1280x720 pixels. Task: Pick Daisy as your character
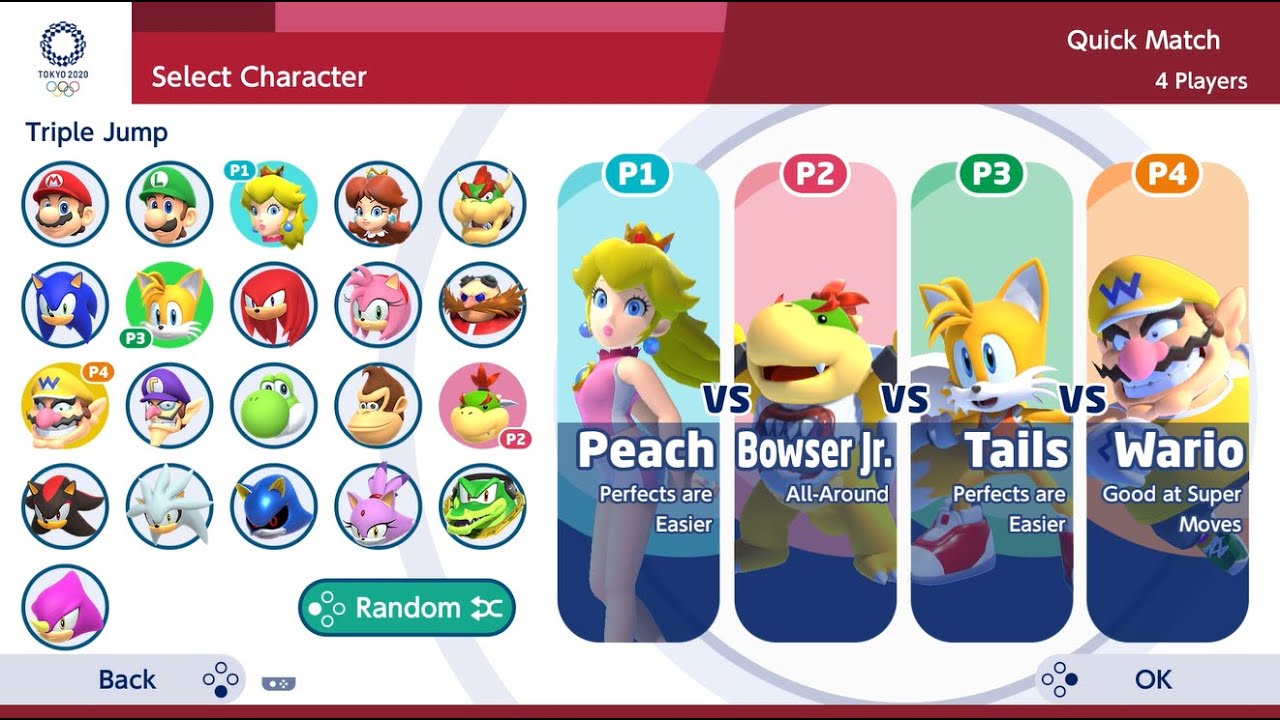(x=378, y=204)
